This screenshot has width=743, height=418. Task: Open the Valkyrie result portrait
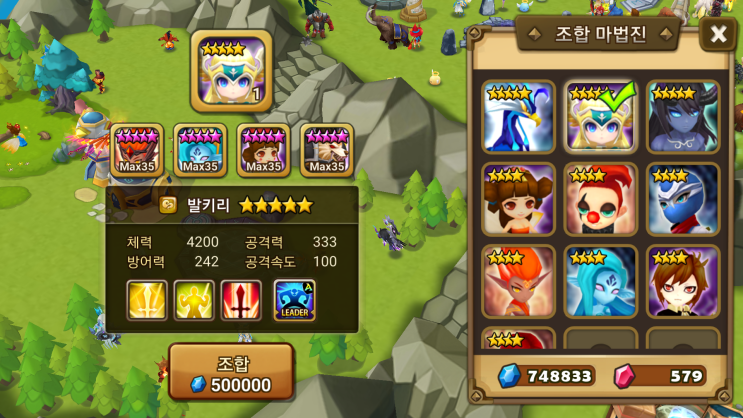point(231,70)
